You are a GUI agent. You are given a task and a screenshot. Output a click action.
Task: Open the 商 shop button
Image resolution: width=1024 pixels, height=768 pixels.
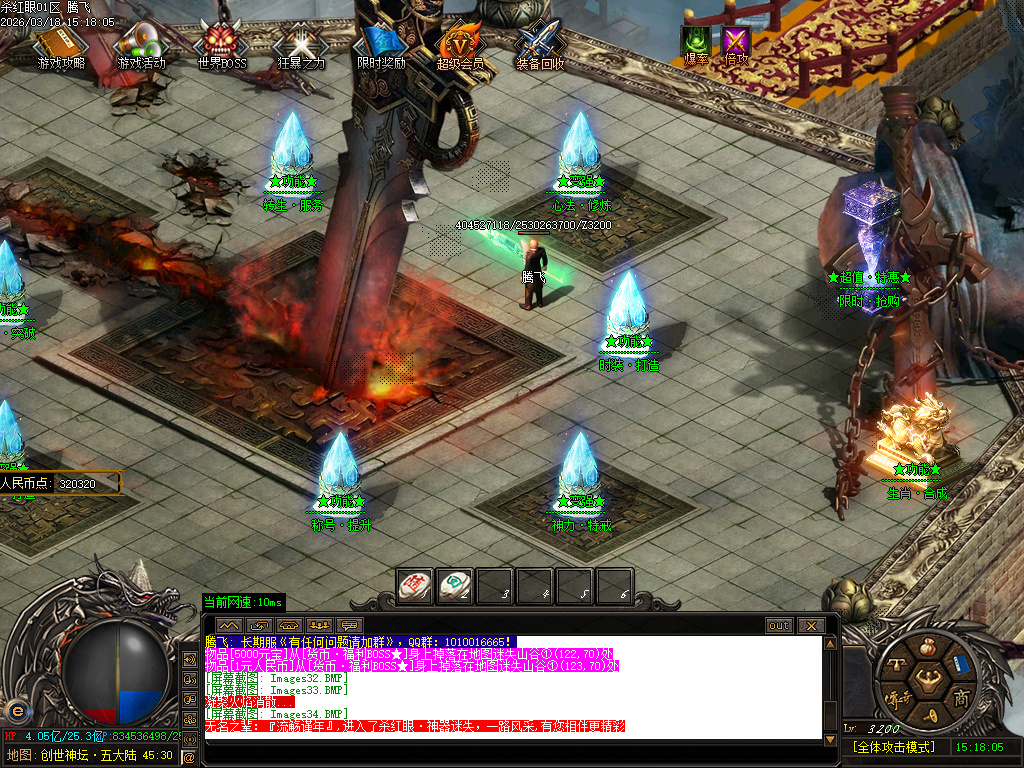[x=960, y=697]
